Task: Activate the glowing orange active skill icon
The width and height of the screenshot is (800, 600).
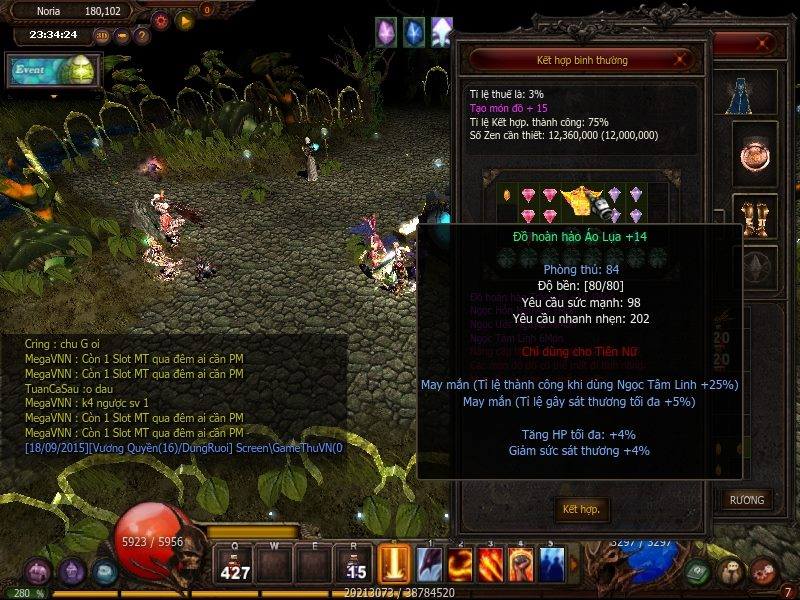Action: [x=393, y=562]
